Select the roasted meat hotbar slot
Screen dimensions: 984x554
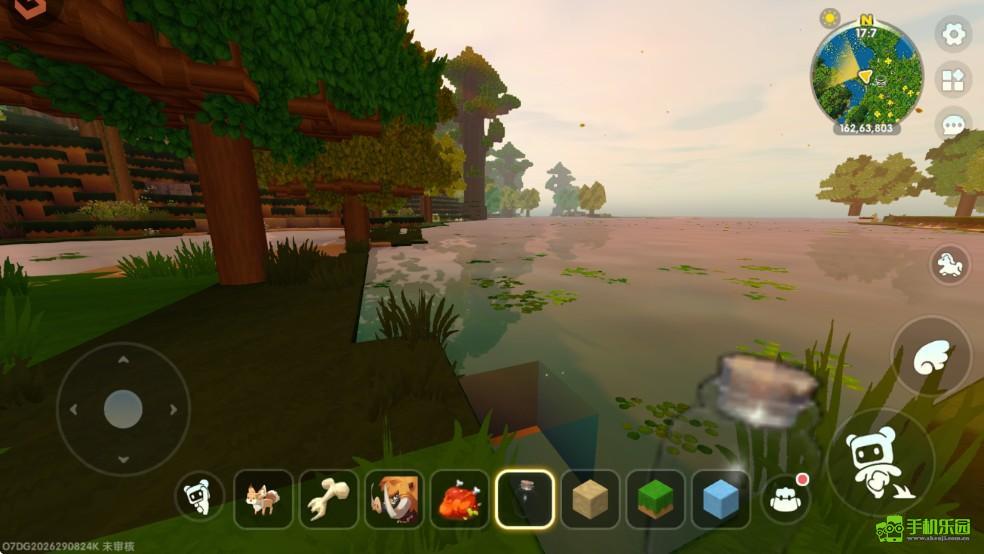tap(459, 498)
